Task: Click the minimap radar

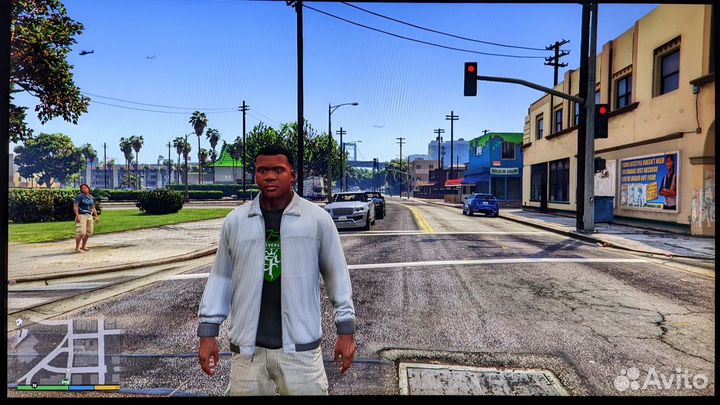Action: coord(66,351)
